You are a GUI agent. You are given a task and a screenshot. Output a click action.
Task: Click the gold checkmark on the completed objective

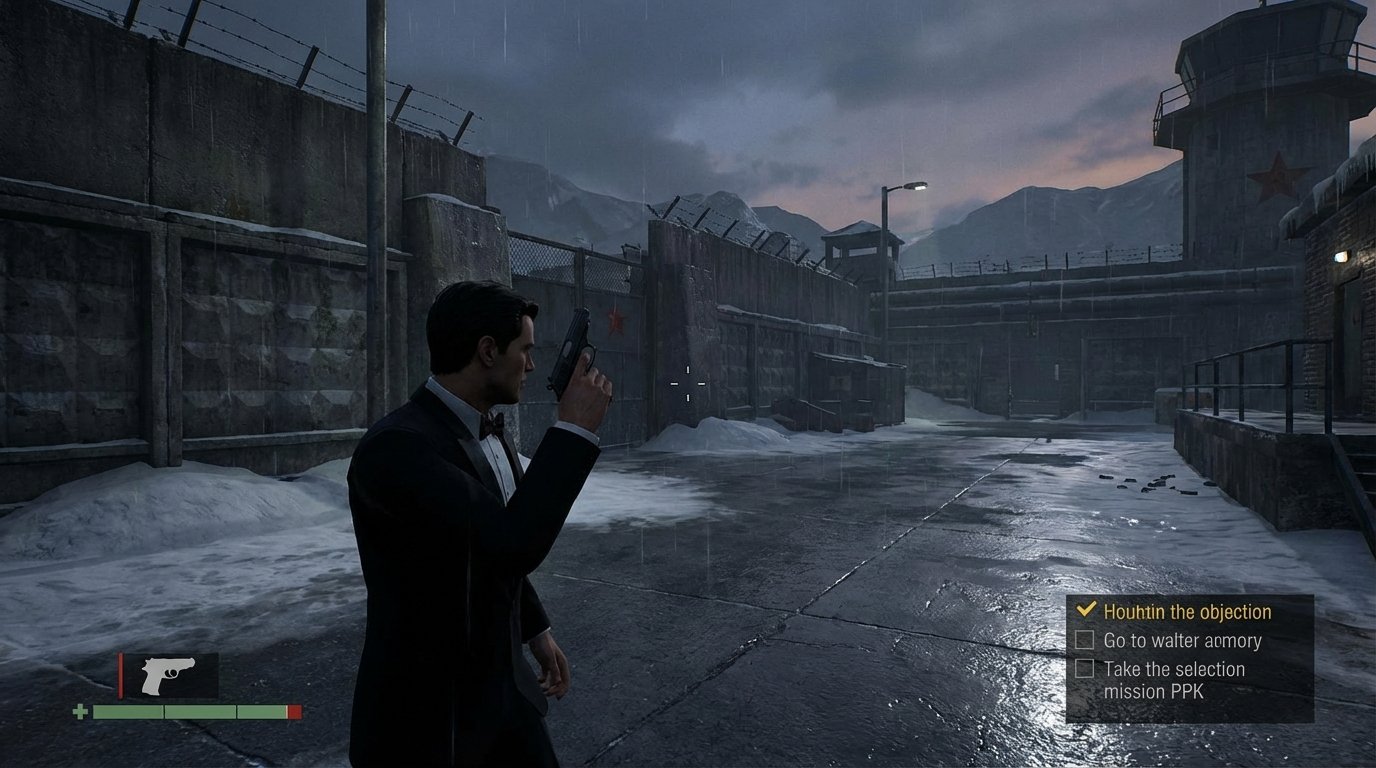click(x=1087, y=611)
